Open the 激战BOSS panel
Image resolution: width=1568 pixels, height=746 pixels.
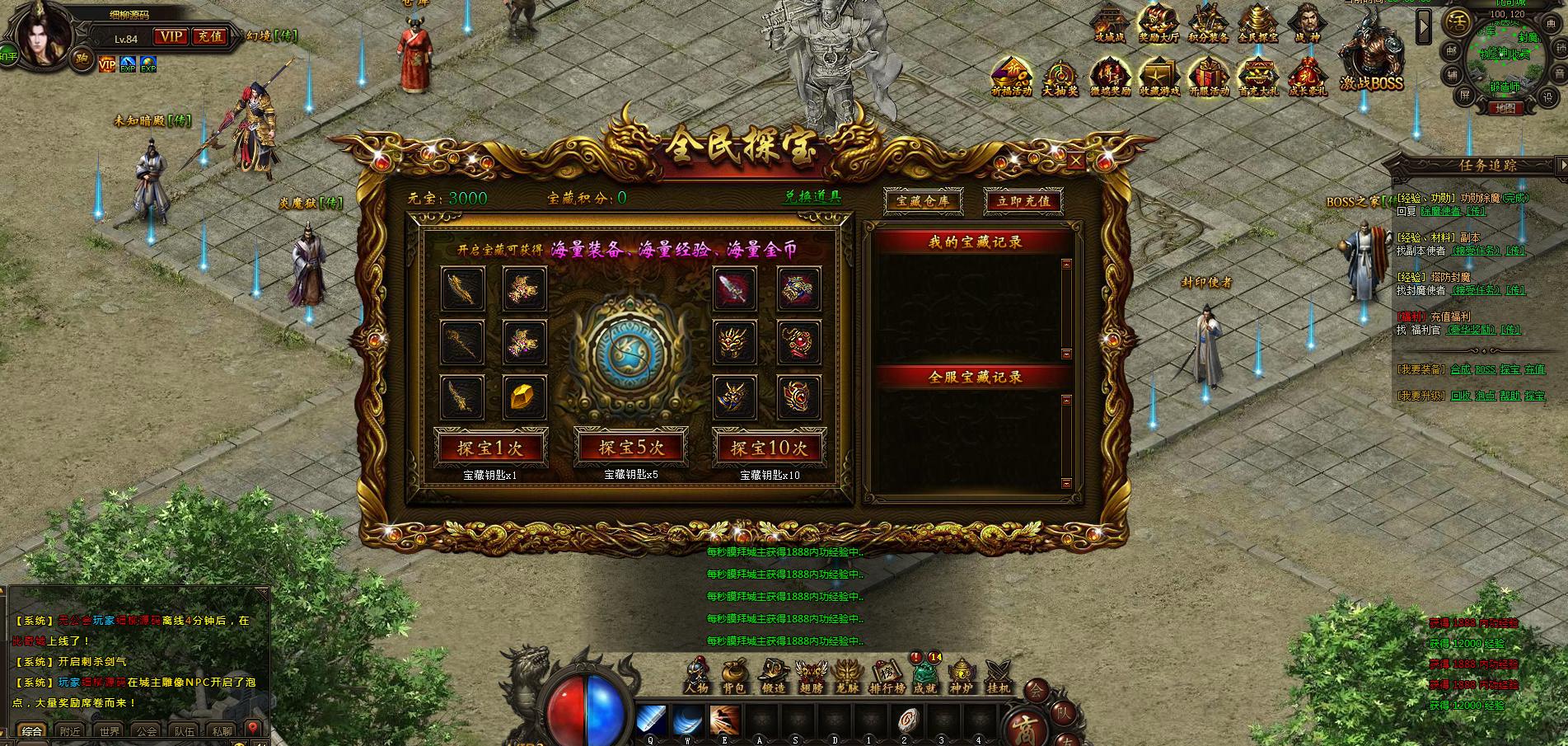pos(1370,62)
